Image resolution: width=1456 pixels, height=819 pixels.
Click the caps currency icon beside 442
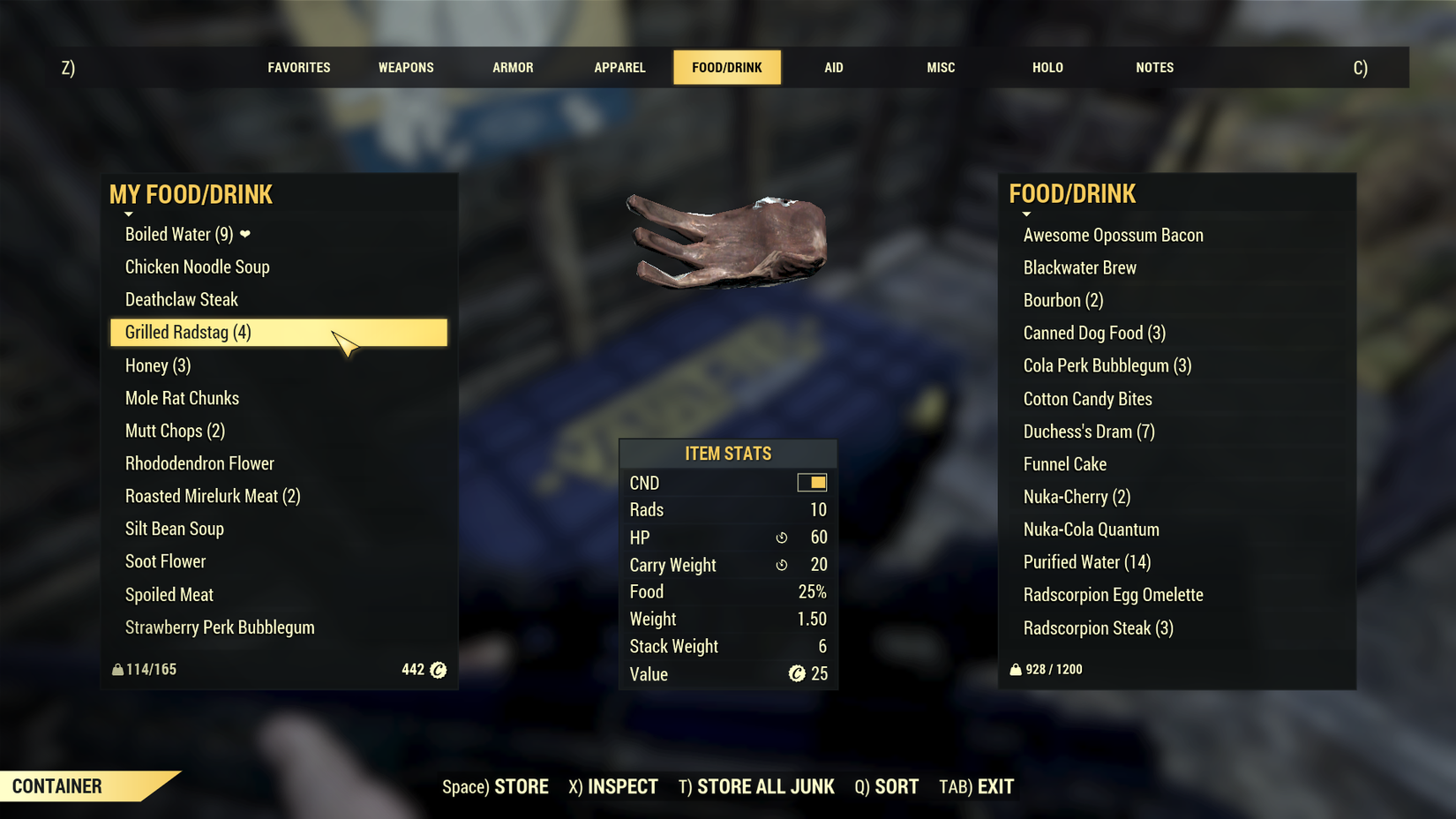437,670
